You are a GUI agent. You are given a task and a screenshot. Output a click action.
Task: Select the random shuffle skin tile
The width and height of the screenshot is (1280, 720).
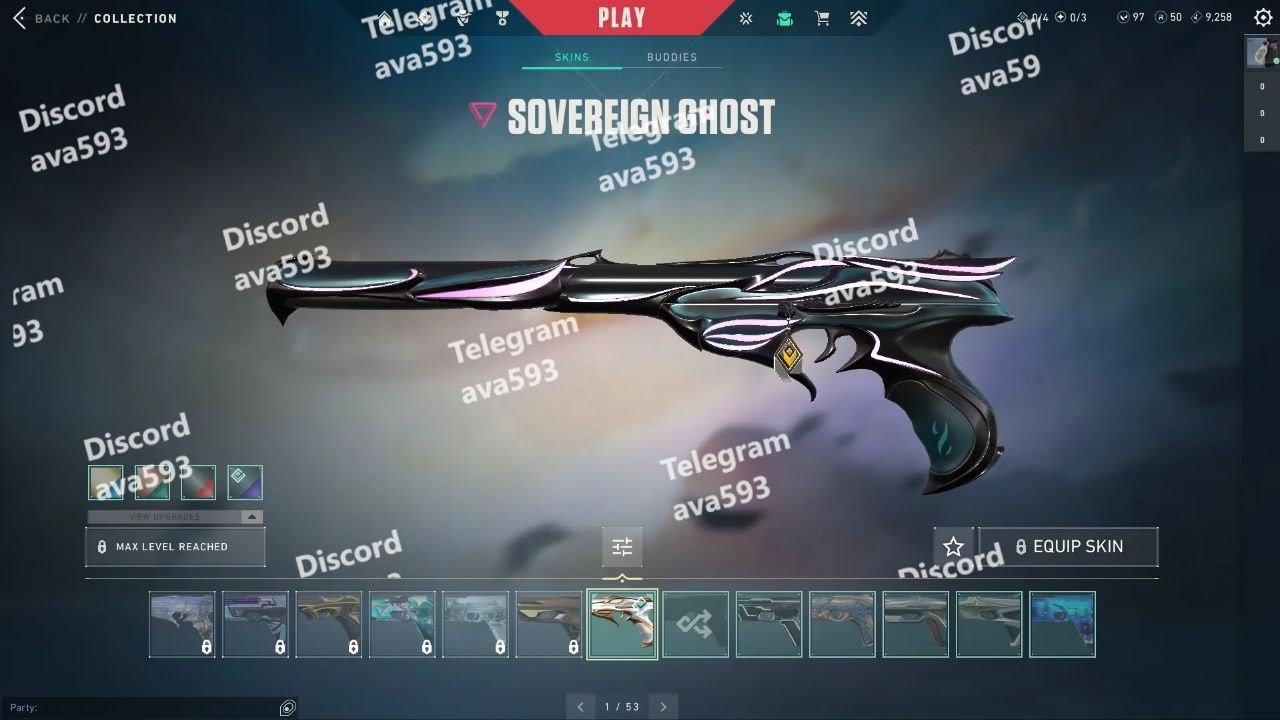(x=695, y=624)
